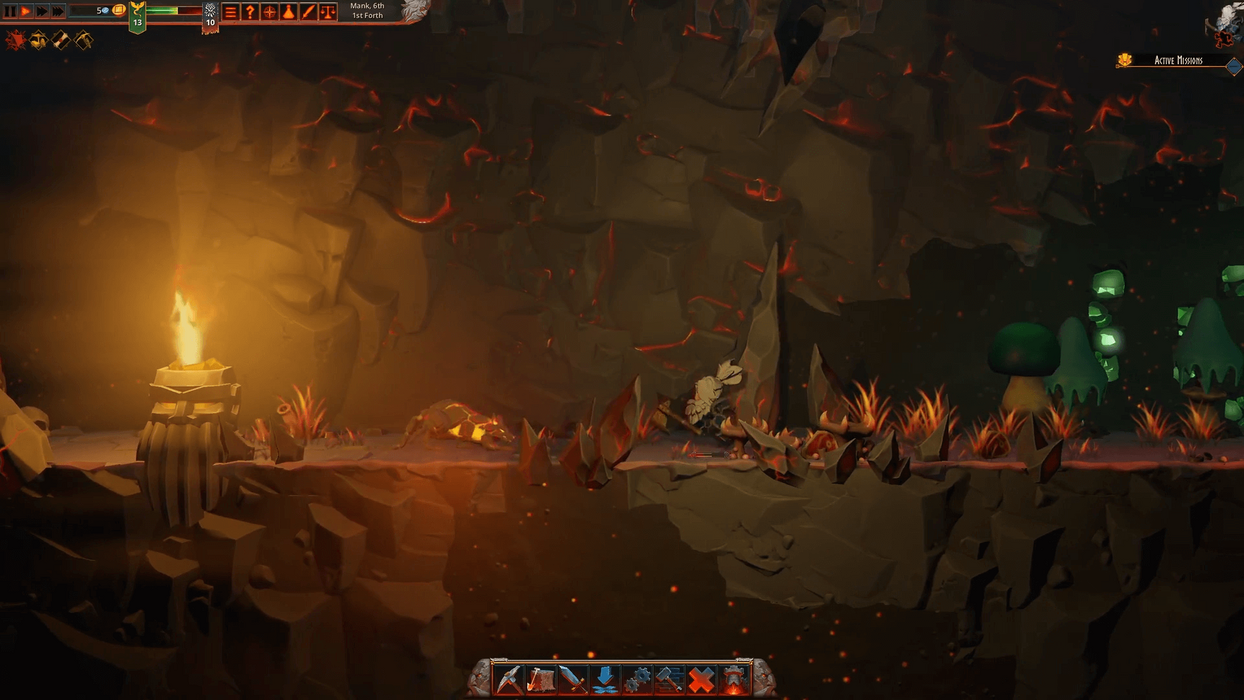Open the question mark help icon
This screenshot has height=700, width=1244.
tap(250, 12)
